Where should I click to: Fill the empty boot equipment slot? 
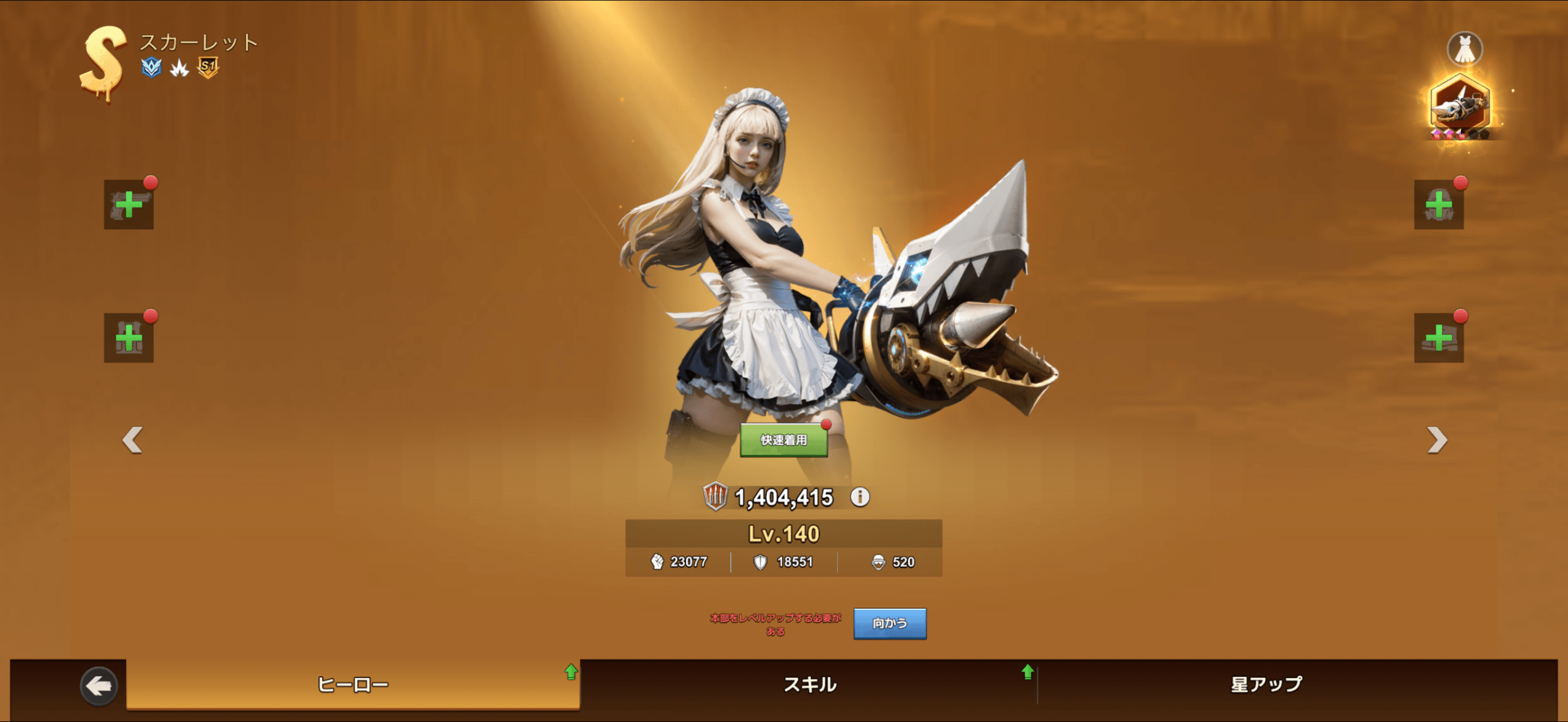pos(1438,338)
